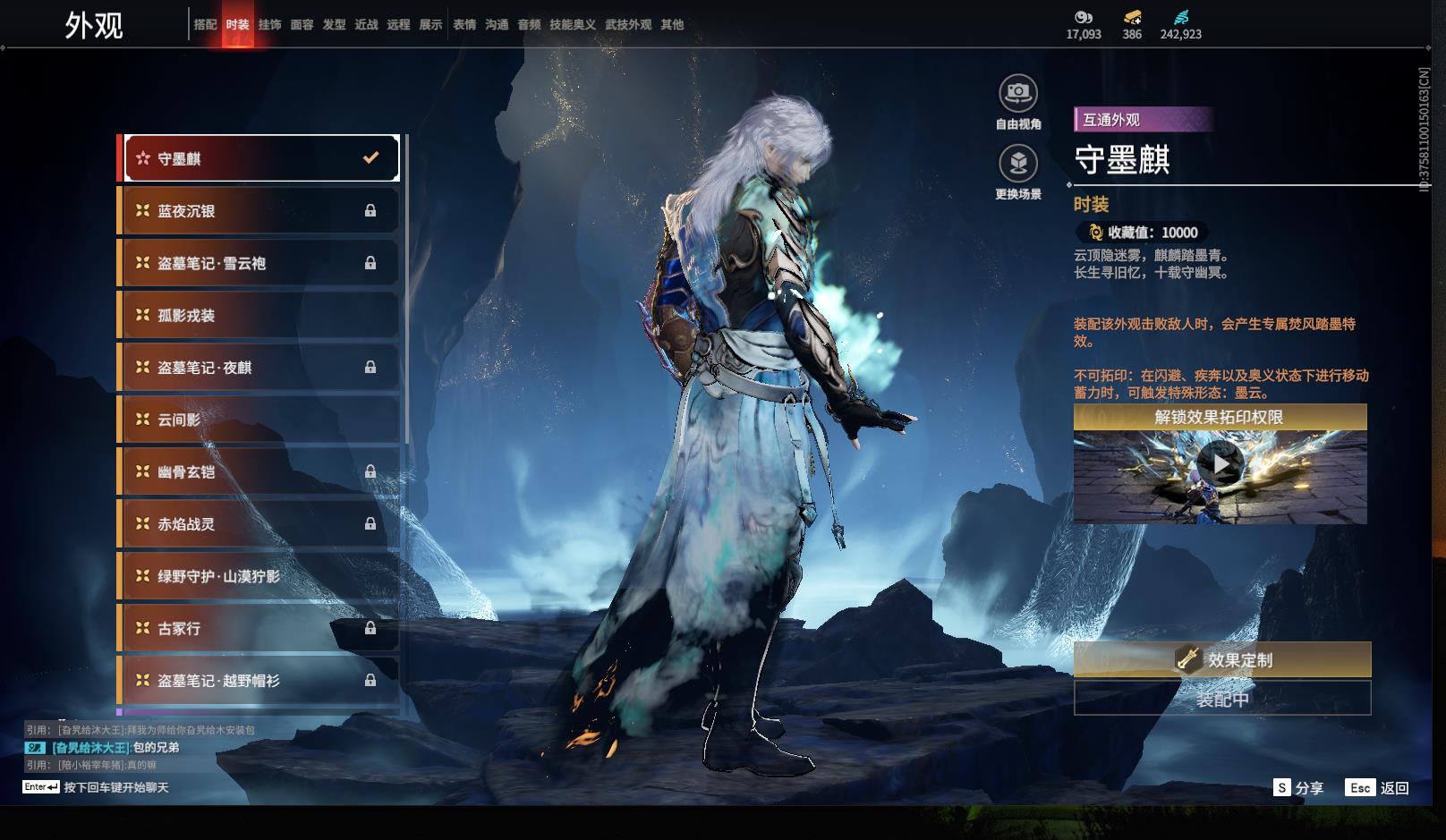Viewport: 1446px width, 840px height.
Task: Select the 绿野守护·山漠狩影 outfit
Action: click(x=258, y=576)
